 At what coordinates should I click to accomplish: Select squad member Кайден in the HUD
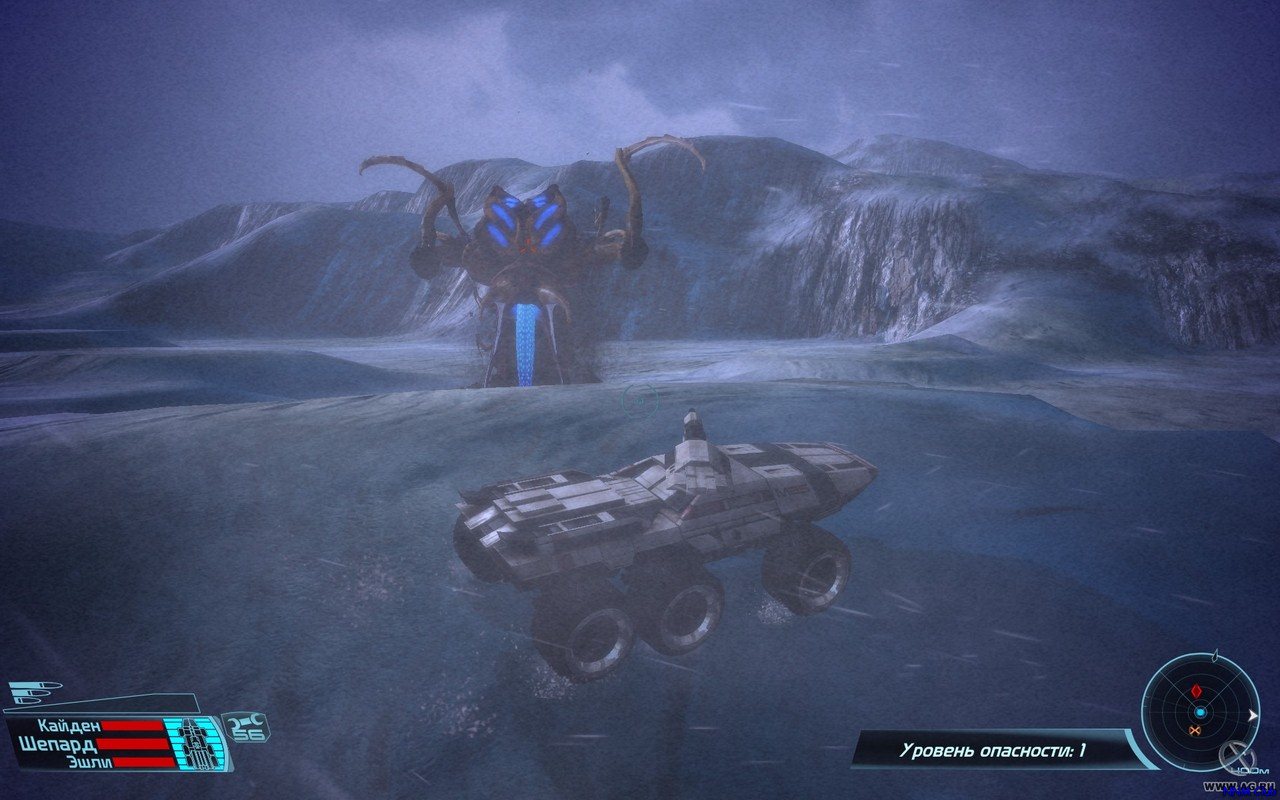click(70, 725)
